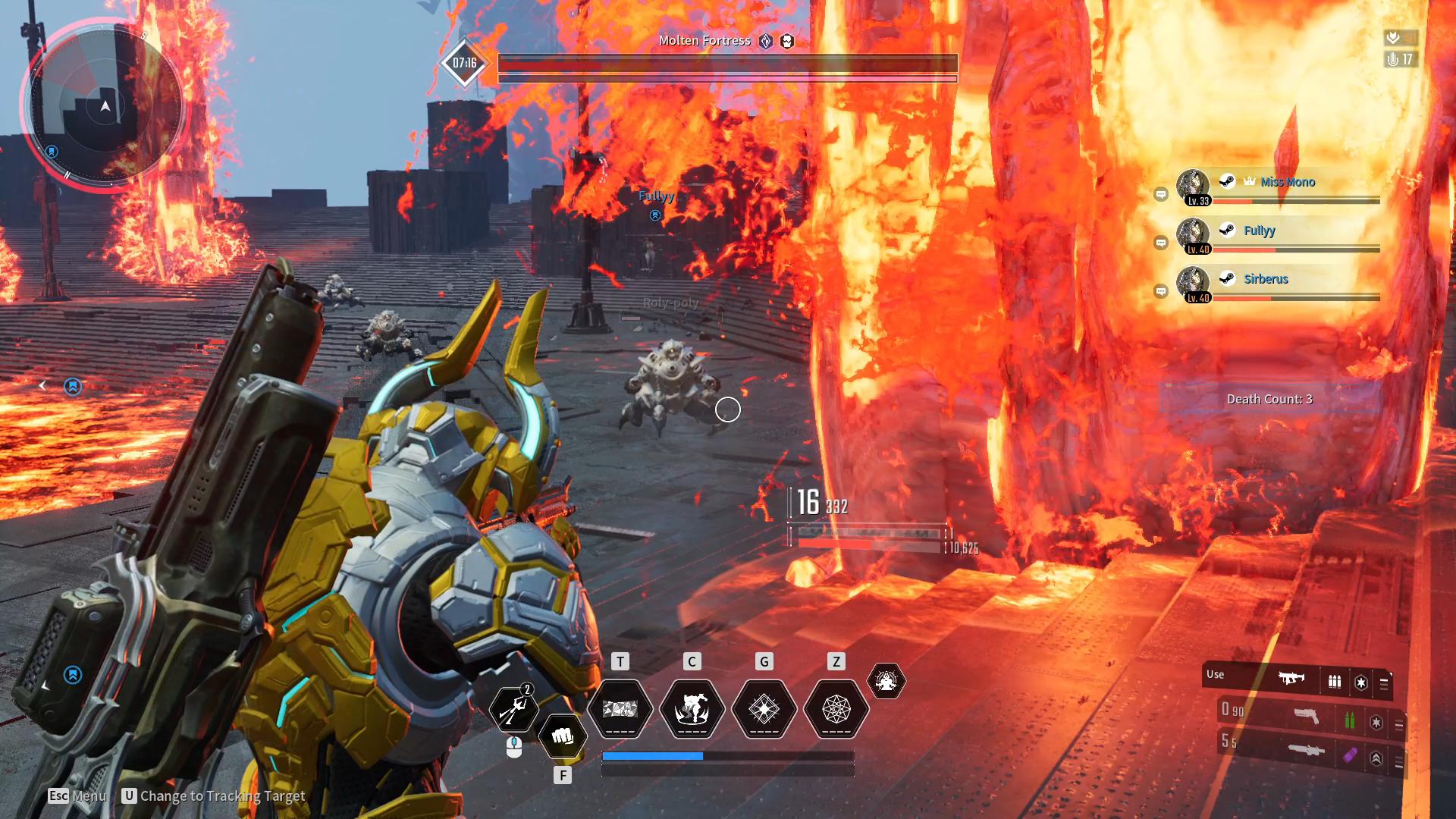The width and height of the screenshot is (1456, 819).
Task: Use the fist melee attack icon
Action: point(562,736)
